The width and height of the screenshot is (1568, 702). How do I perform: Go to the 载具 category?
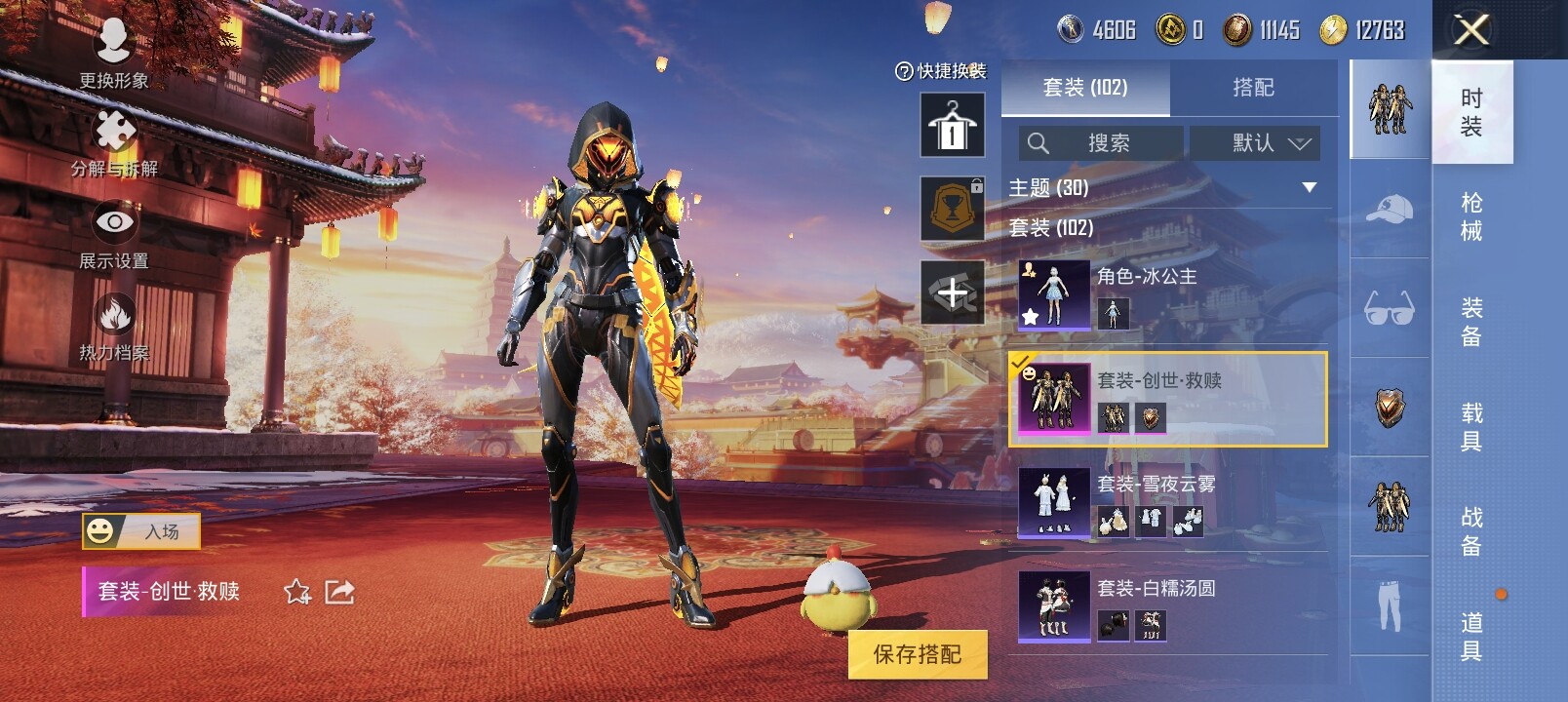tap(1471, 427)
